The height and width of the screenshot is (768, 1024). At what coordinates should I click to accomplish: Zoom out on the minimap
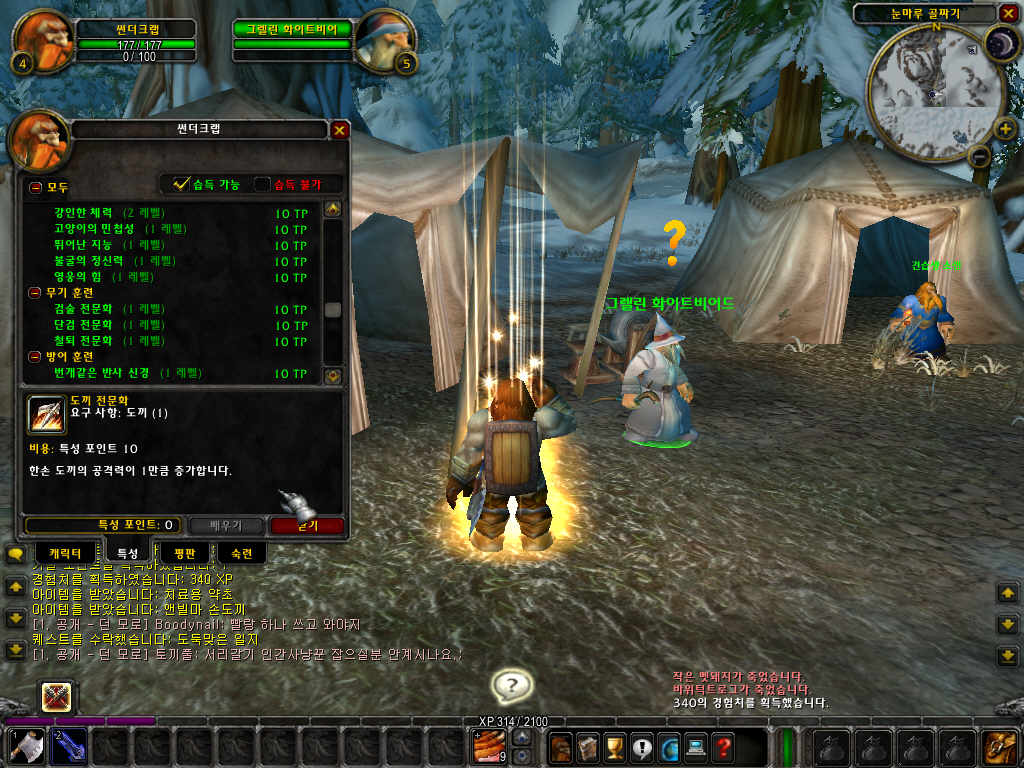coord(980,156)
